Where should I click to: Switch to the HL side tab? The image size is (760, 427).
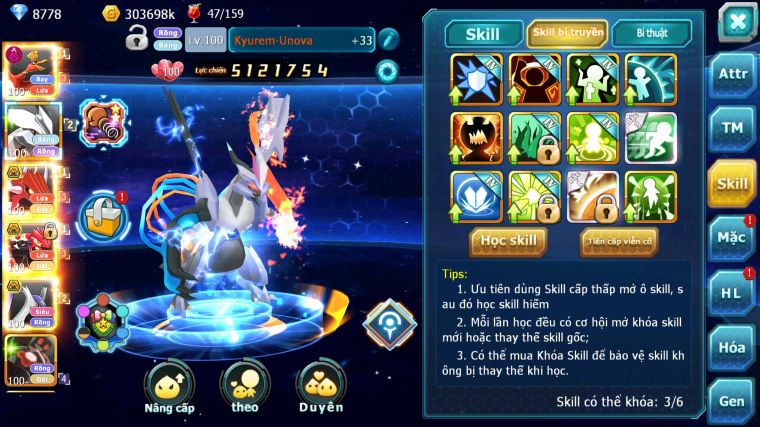point(732,292)
